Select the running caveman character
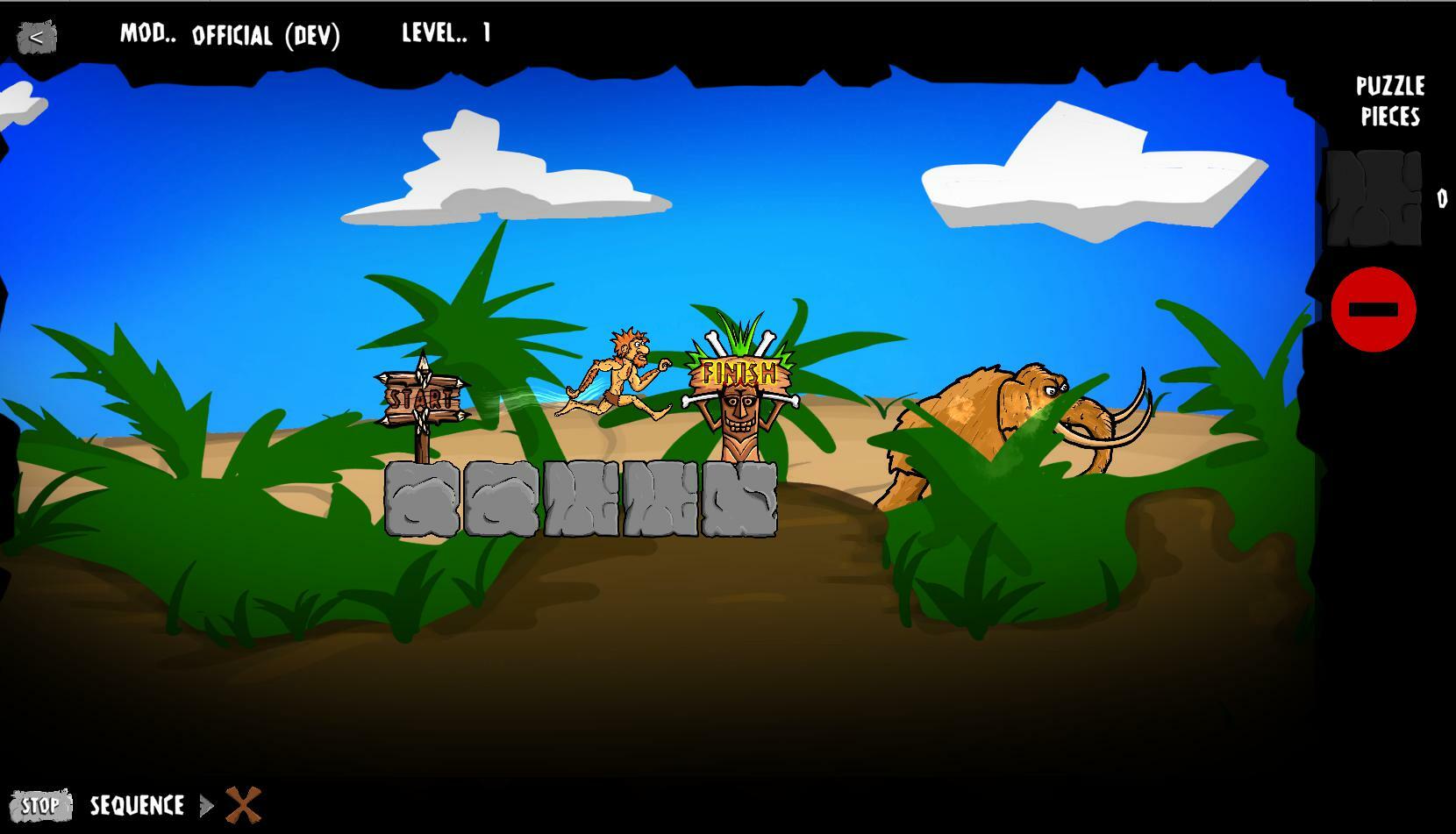Screen dimensions: 1456x834 click(x=623, y=373)
